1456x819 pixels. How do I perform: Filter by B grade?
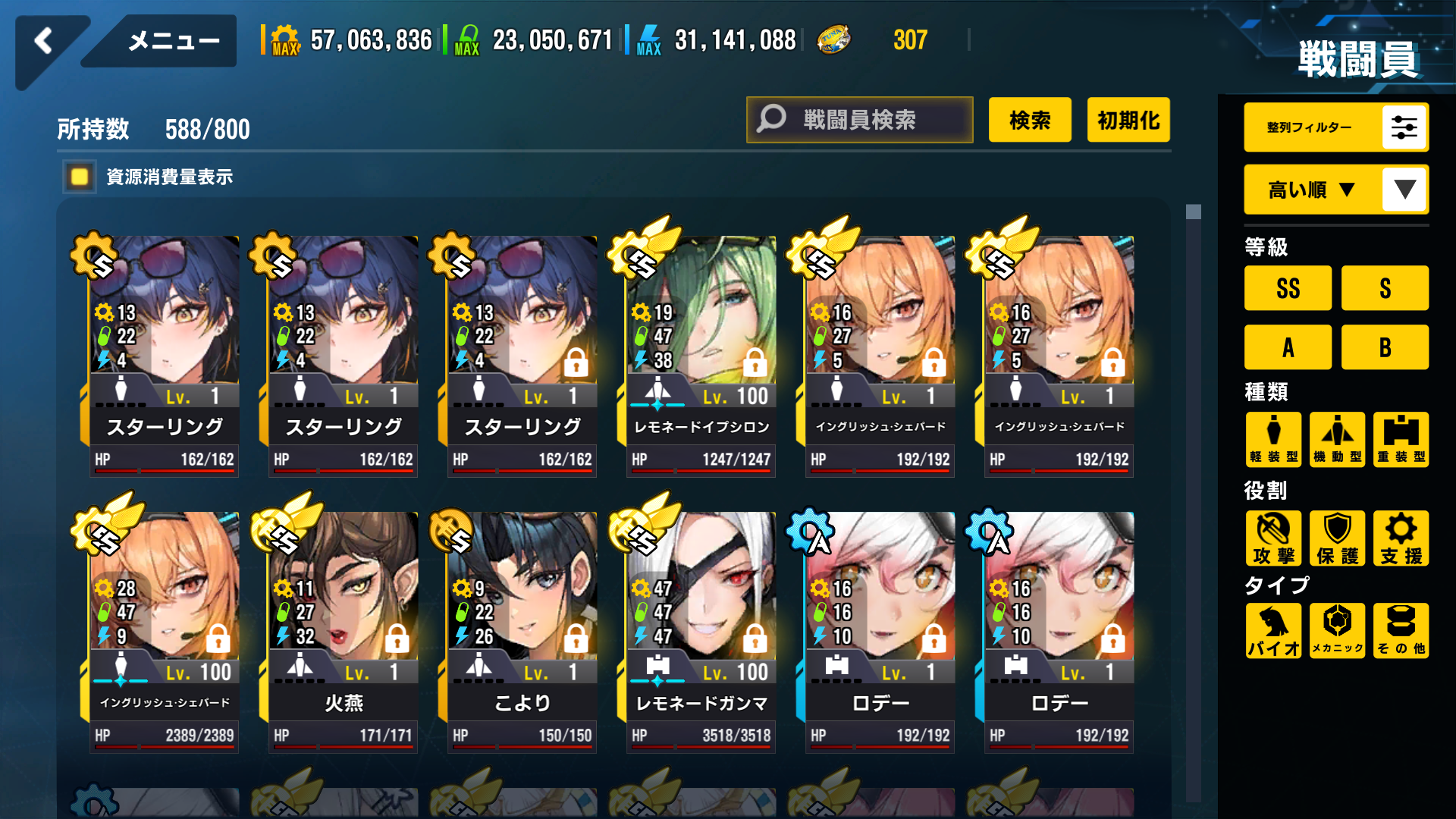pyautogui.click(x=1385, y=347)
